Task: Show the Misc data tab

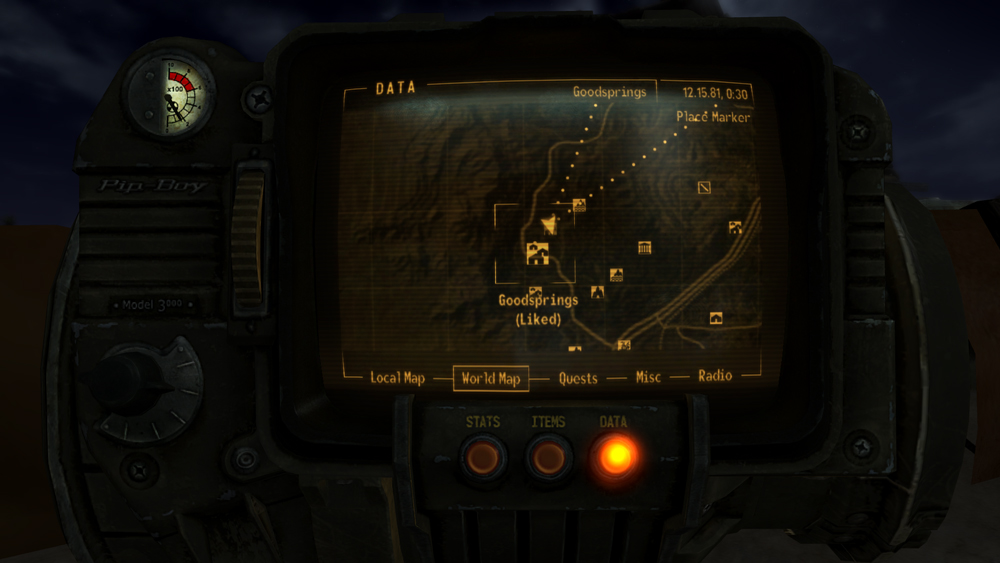Action: pos(648,377)
